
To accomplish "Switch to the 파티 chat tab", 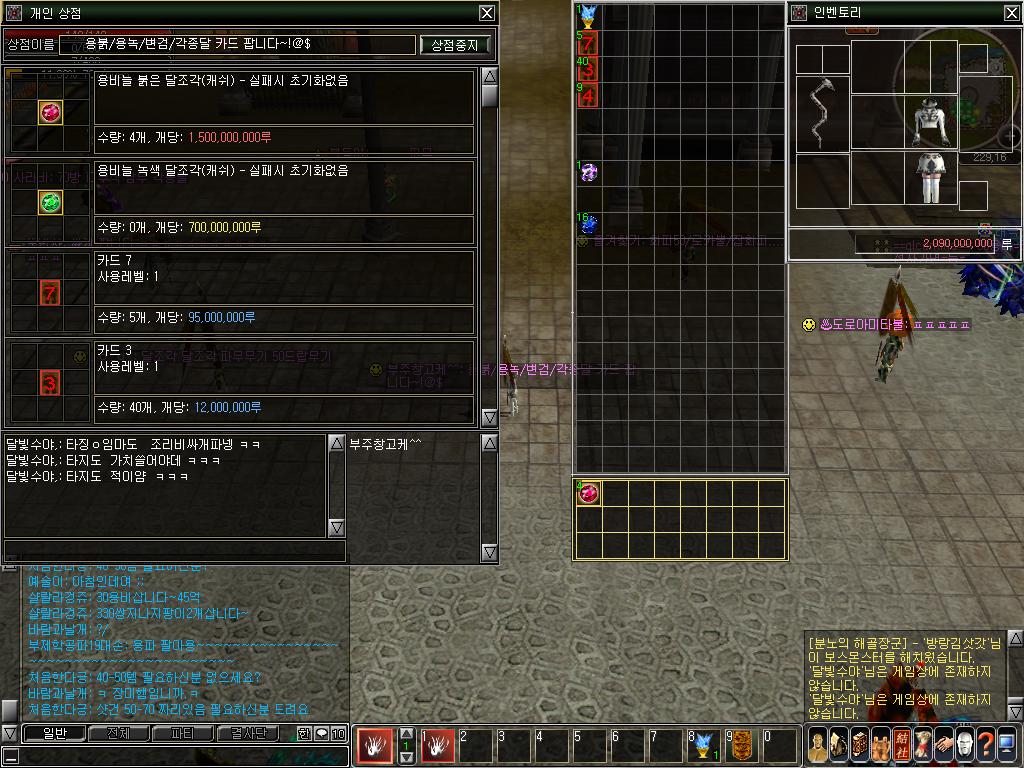I will click(182, 733).
